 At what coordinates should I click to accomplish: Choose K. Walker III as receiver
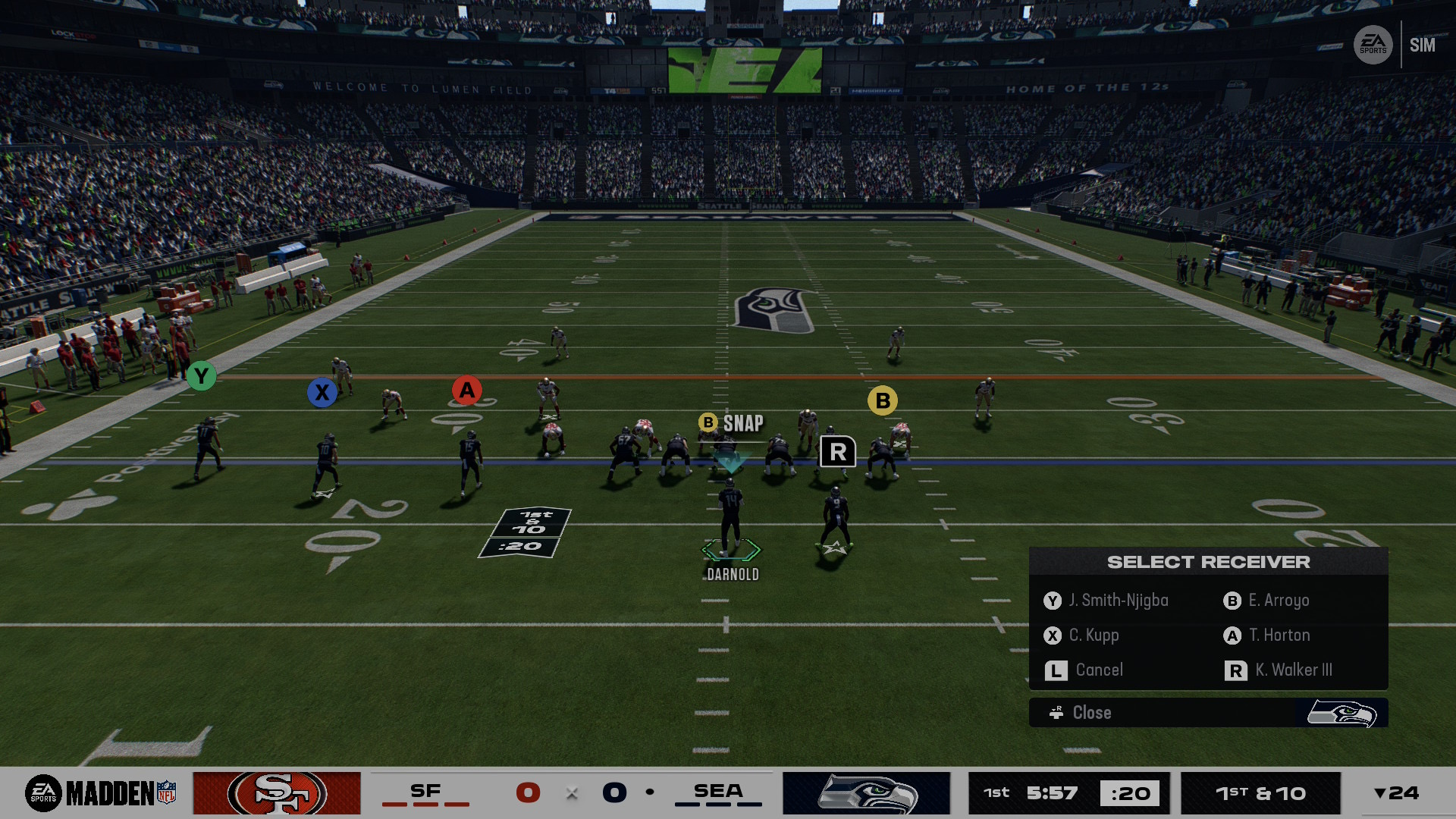(x=1292, y=670)
